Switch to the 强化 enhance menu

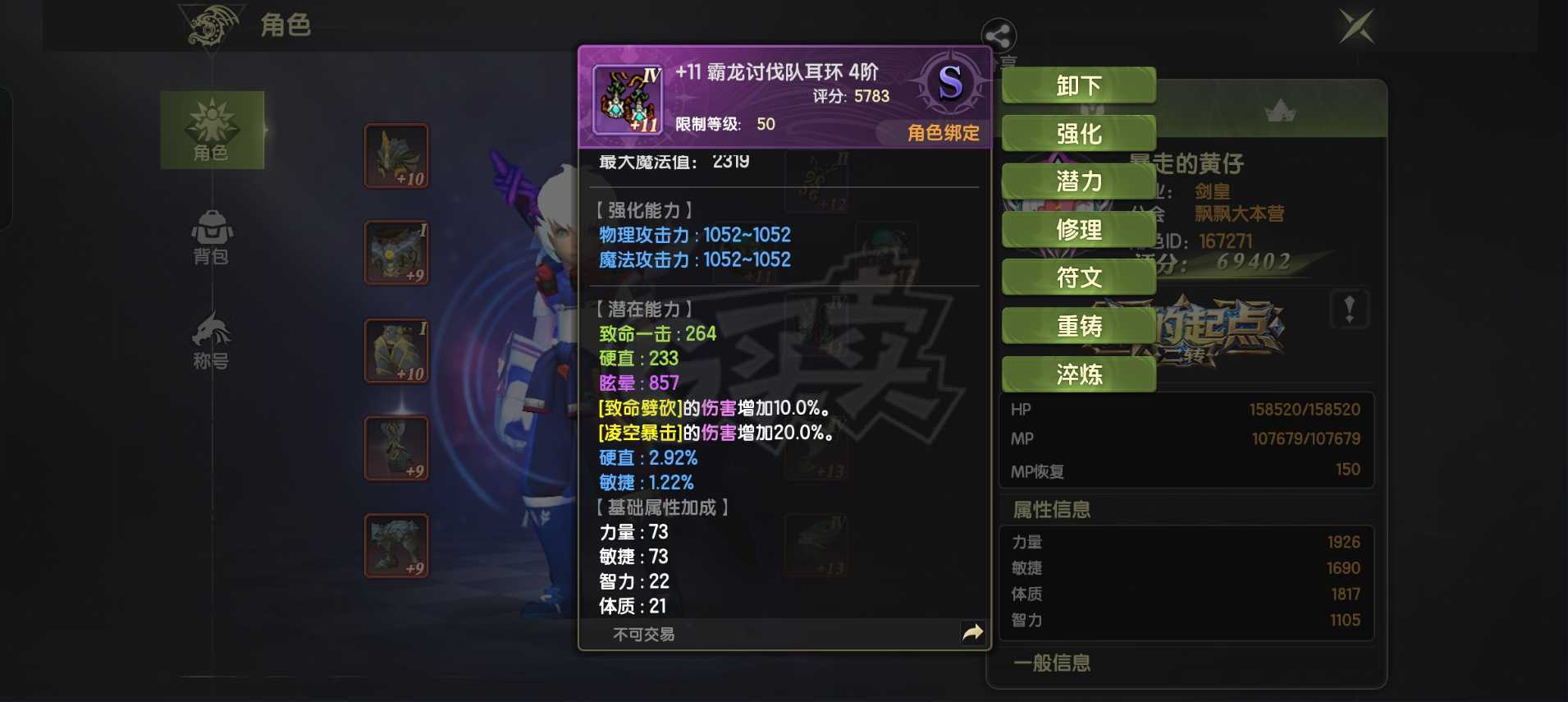point(1077,132)
